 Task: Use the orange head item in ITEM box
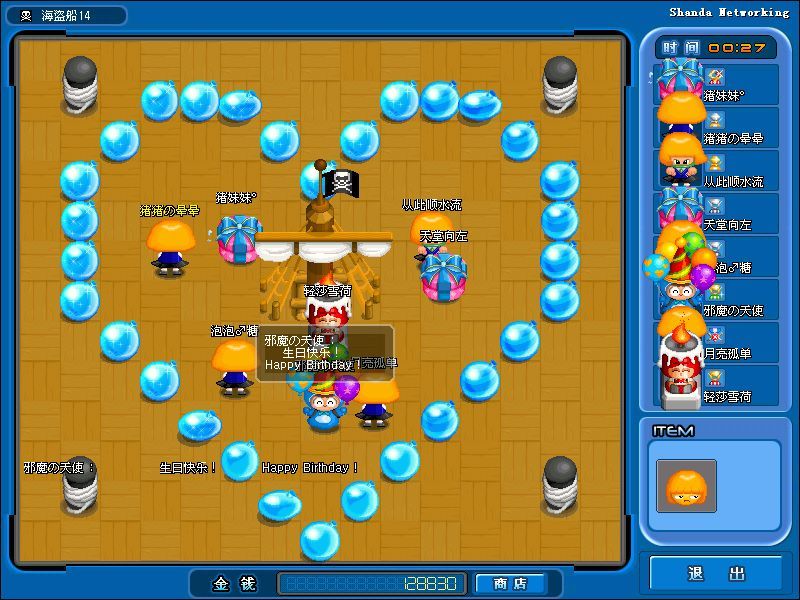click(x=686, y=486)
